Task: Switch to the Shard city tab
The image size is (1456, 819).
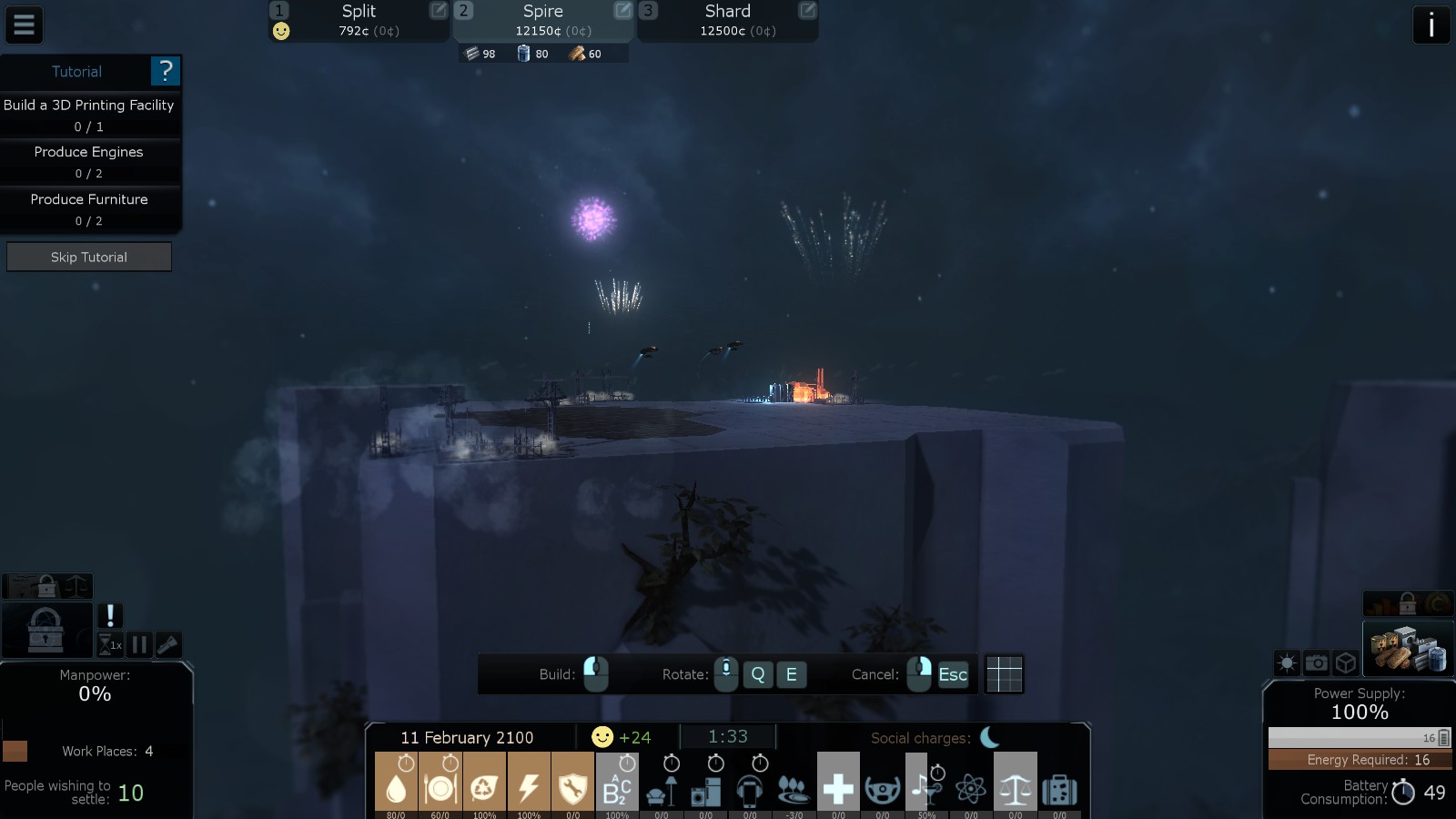Action: click(x=727, y=20)
